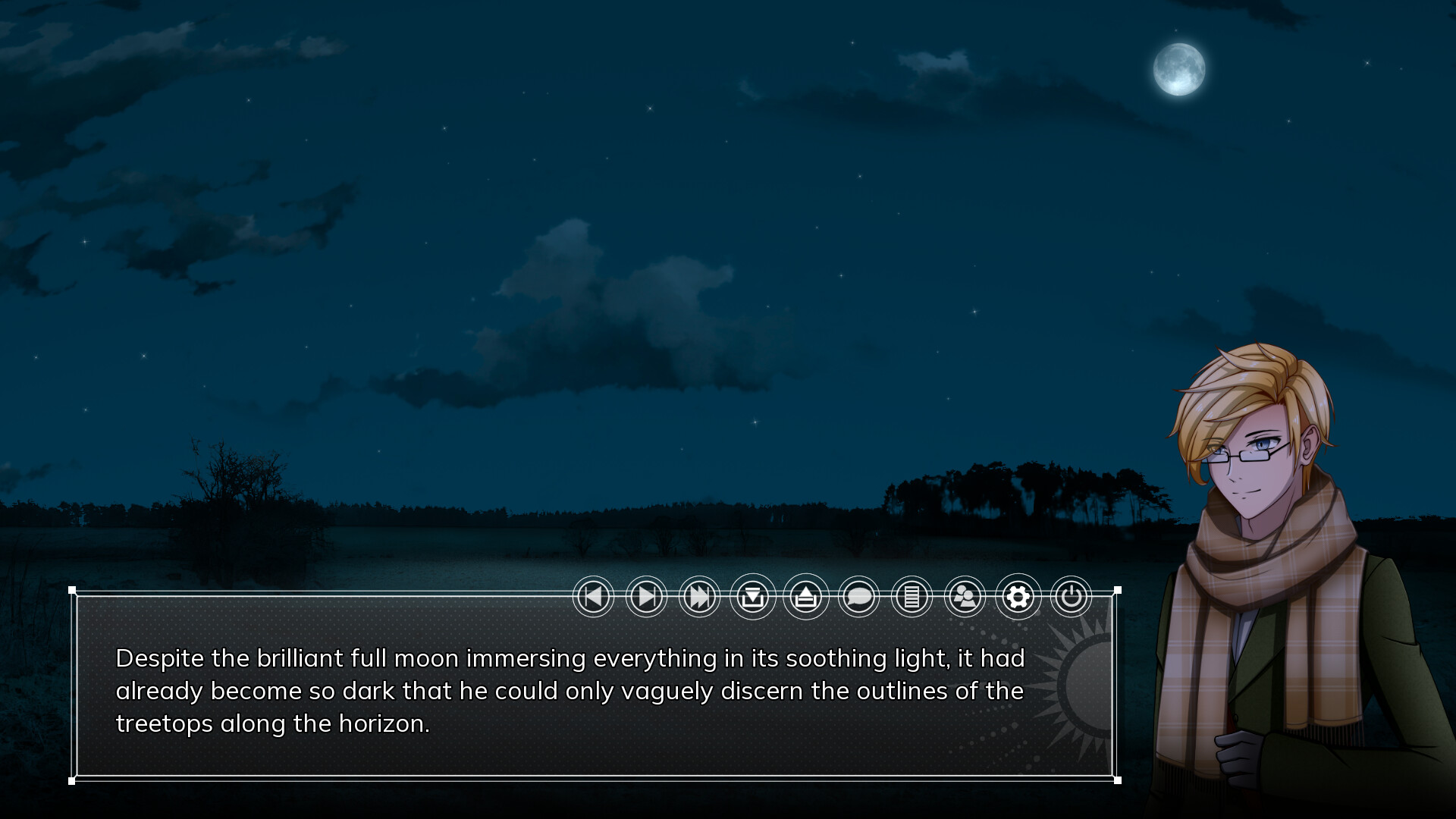Open the game settings menu
Image resolution: width=1456 pixels, height=819 pixels.
(1018, 597)
